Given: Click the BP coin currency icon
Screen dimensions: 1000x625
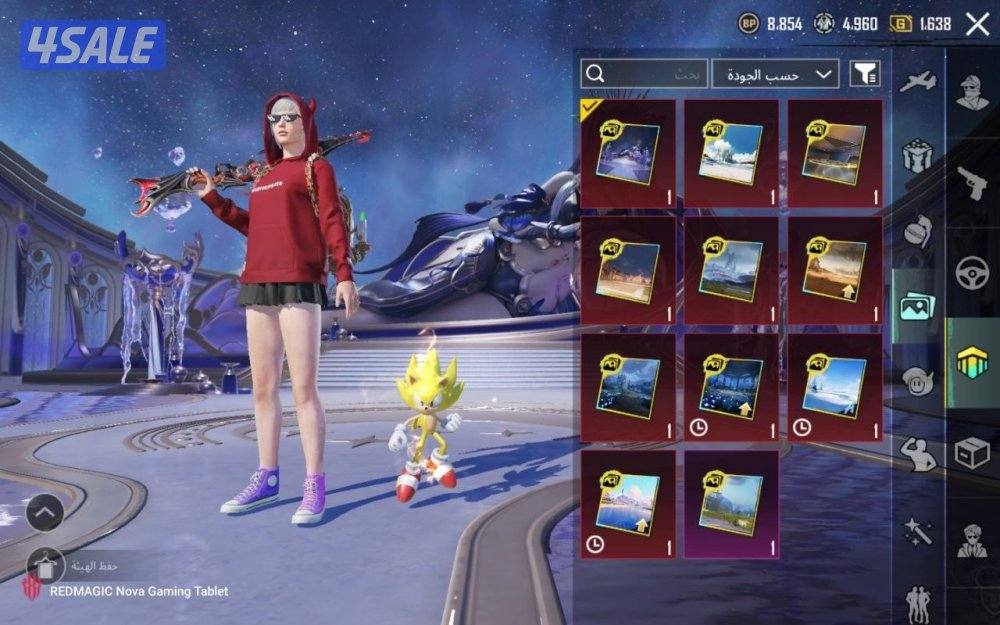Looking at the screenshot, I should point(749,23).
